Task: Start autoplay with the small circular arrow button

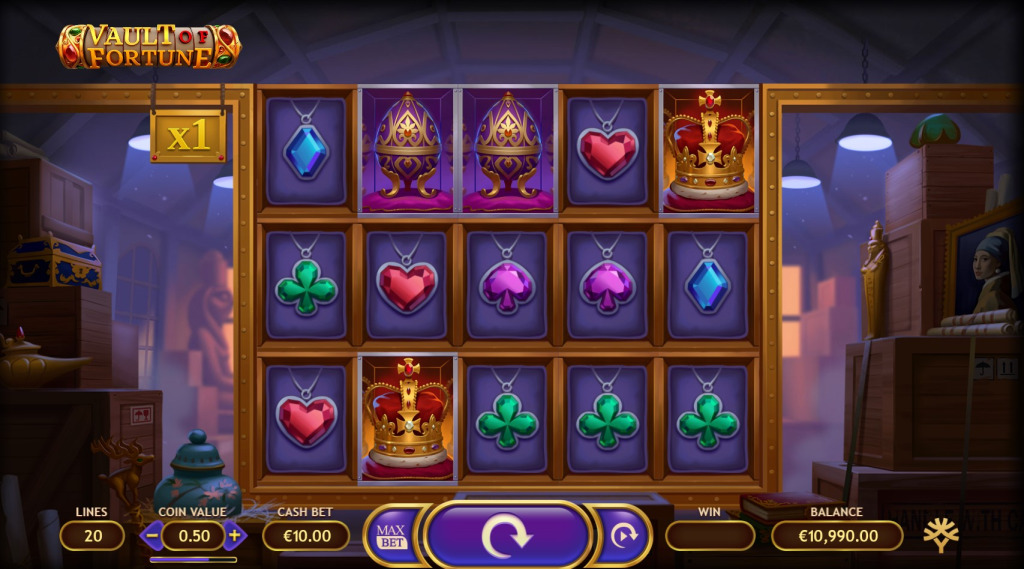Action: click(x=625, y=536)
